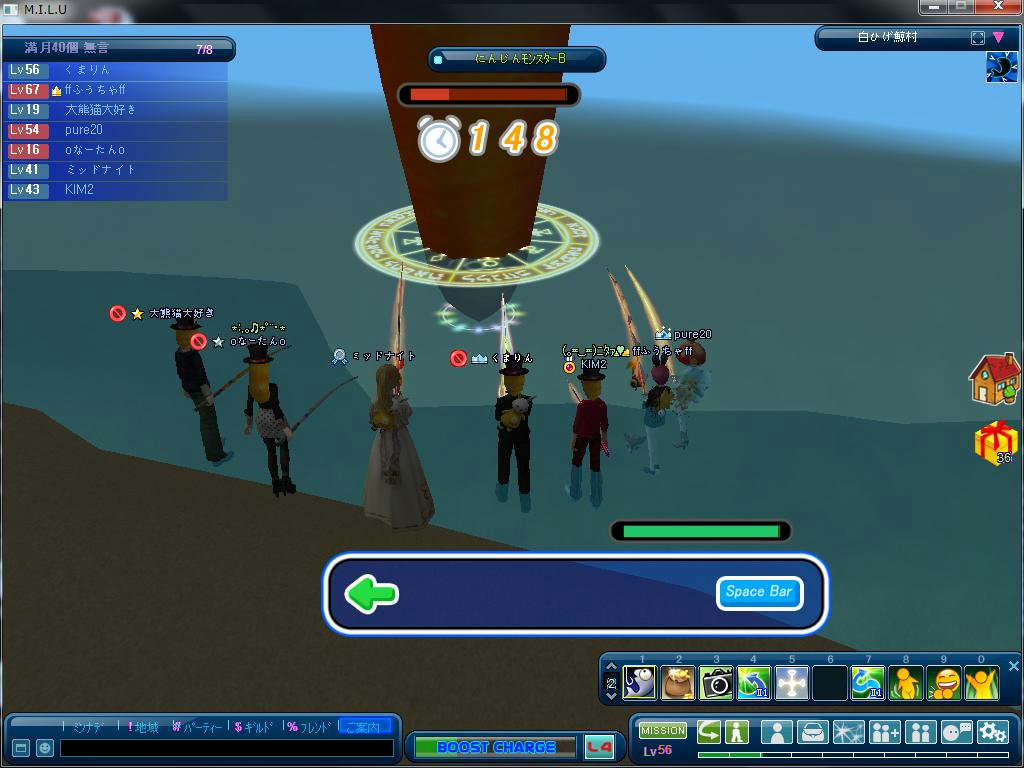The width and height of the screenshot is (1024, 768).
Task: Click the house icon on the right
Action: pos(994,378)
